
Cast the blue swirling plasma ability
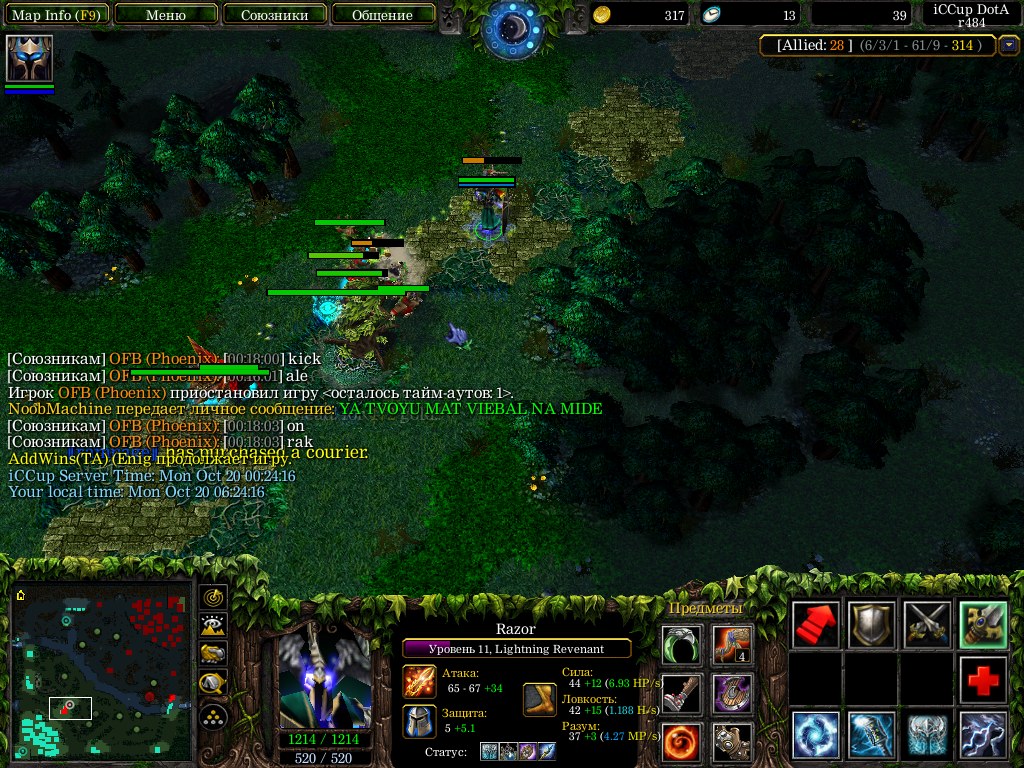(x=816, y=736)
